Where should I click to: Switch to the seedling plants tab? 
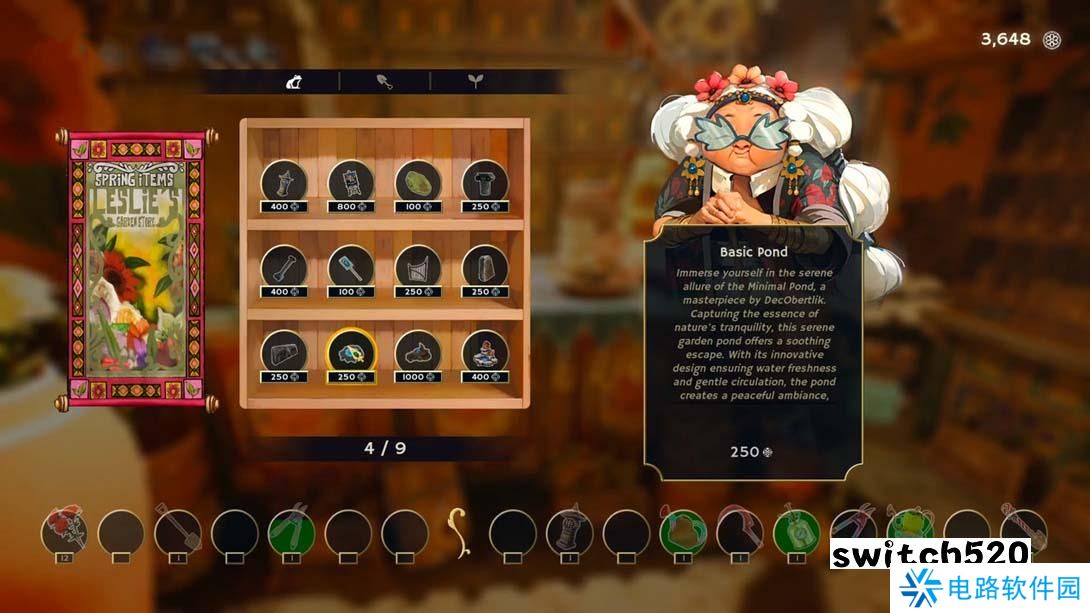point(475,82)
